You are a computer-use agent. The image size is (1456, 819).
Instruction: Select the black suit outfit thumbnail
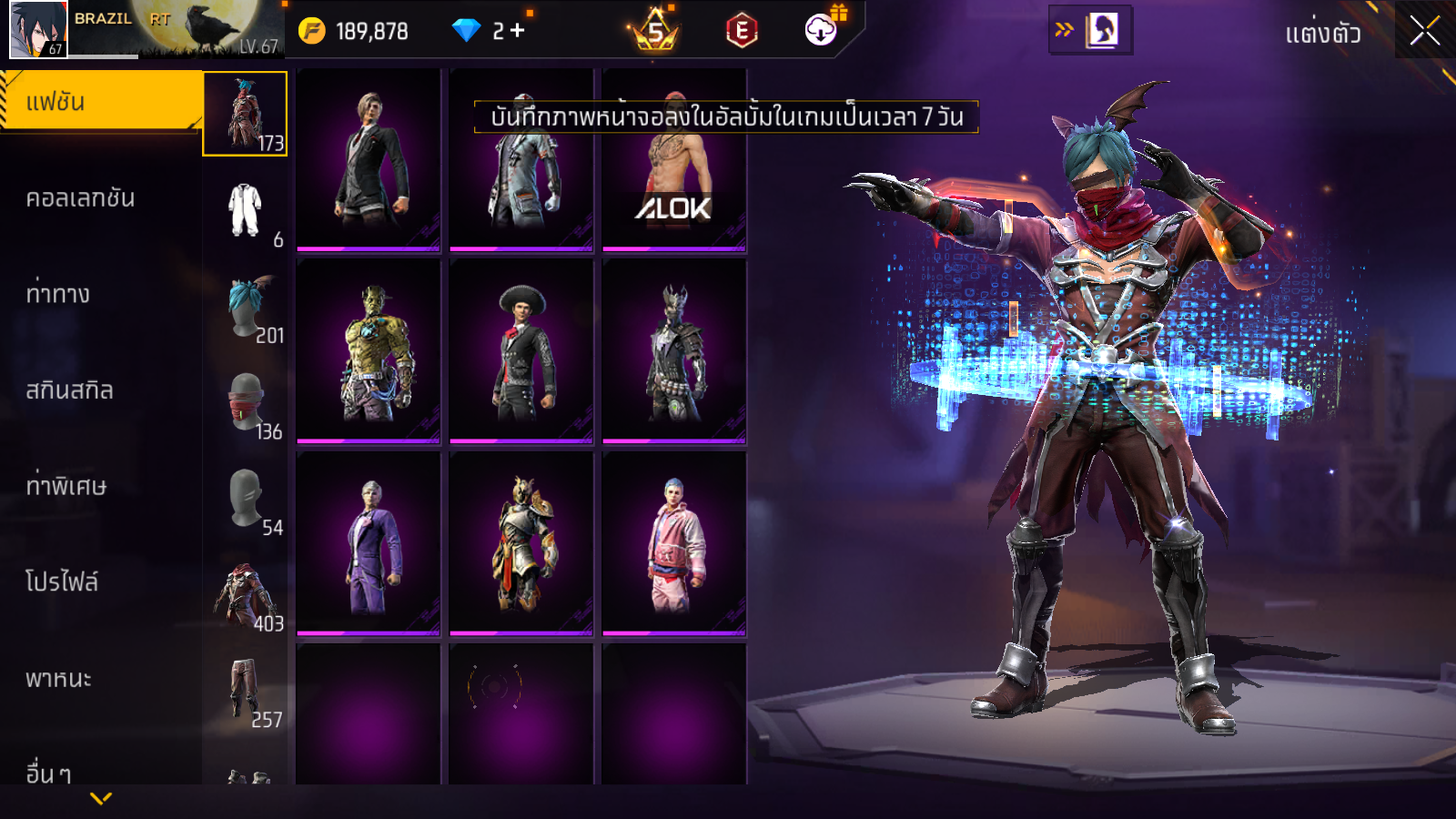[369, 160]
